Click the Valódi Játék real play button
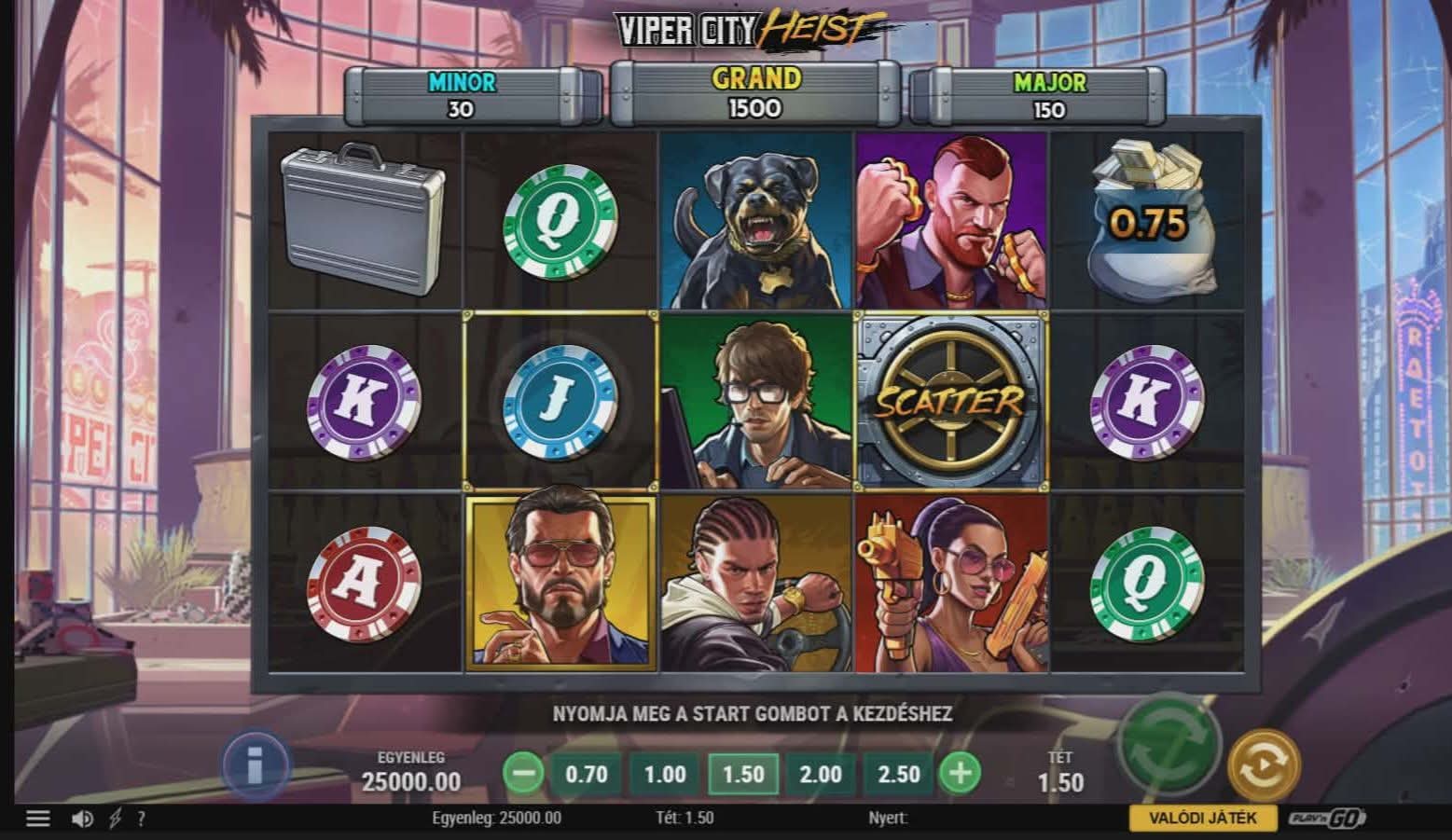Image resolution: width=1452 pixels, height=840 pixels. 1202,818
